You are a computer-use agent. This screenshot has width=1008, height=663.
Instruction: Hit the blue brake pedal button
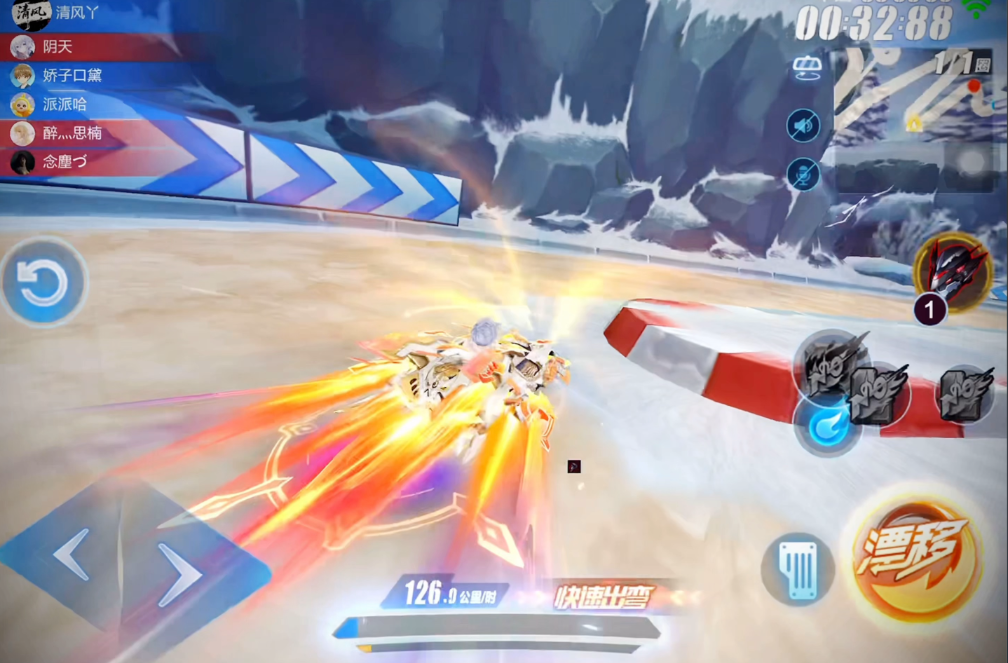(x=797, y=569)
